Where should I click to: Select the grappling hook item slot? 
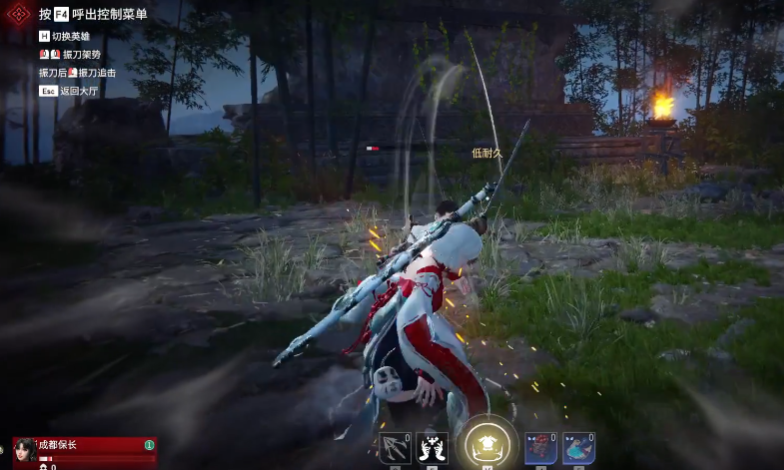tap(395, 447)
